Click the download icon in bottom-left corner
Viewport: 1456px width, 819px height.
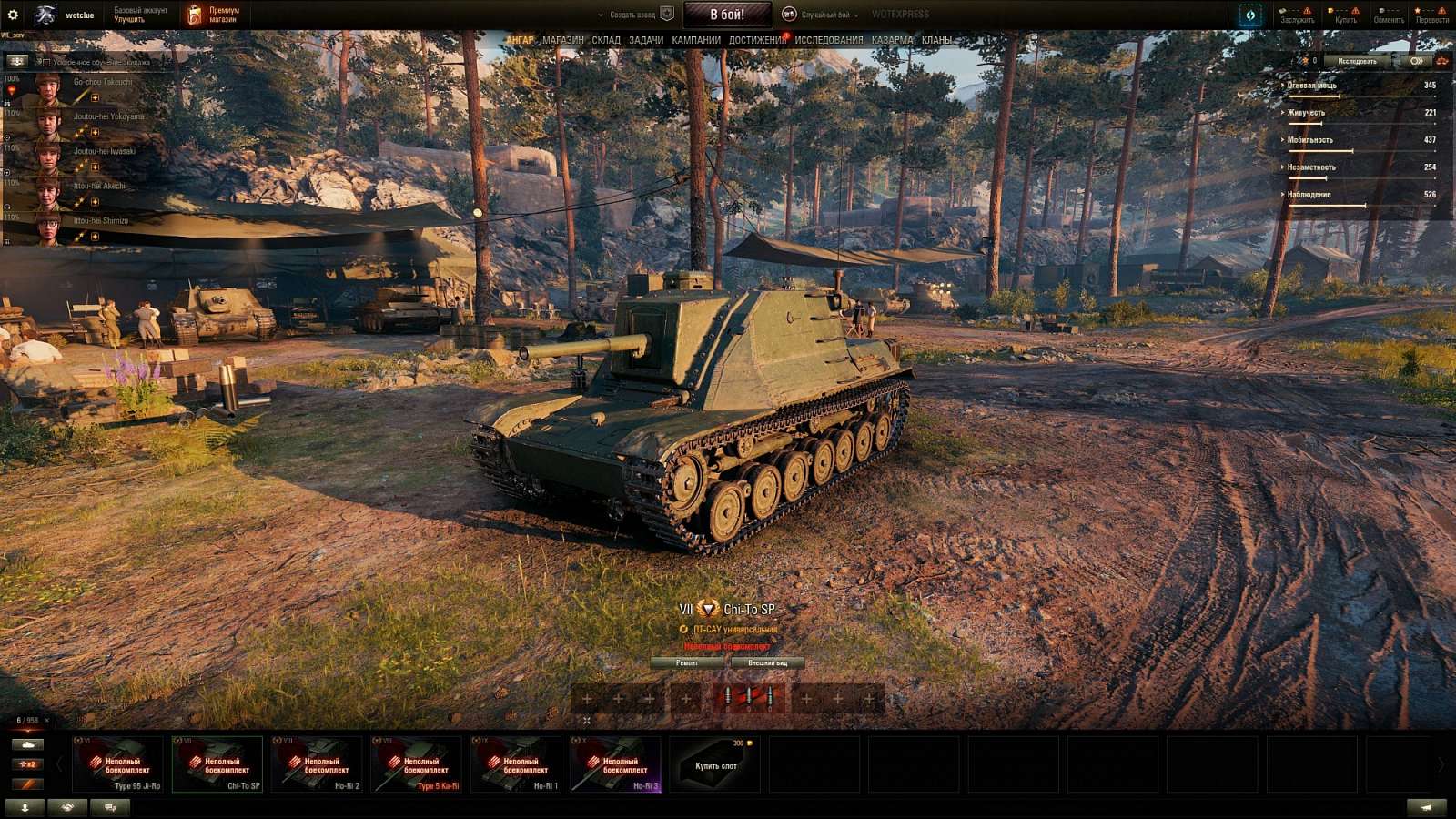point(25,807)
